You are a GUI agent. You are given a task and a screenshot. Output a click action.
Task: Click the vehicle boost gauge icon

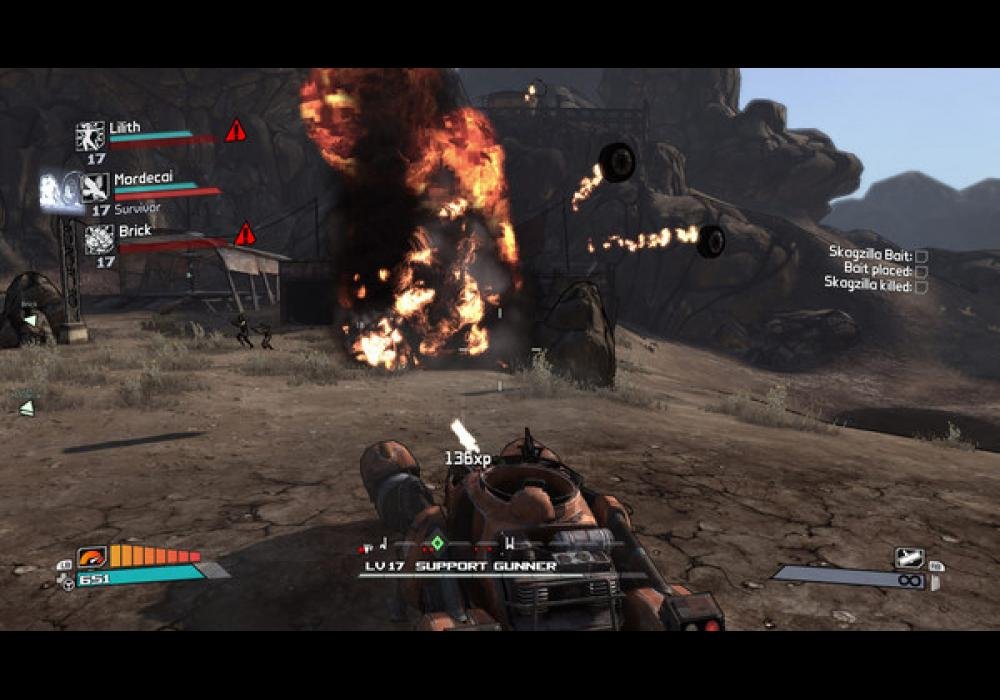91,557
